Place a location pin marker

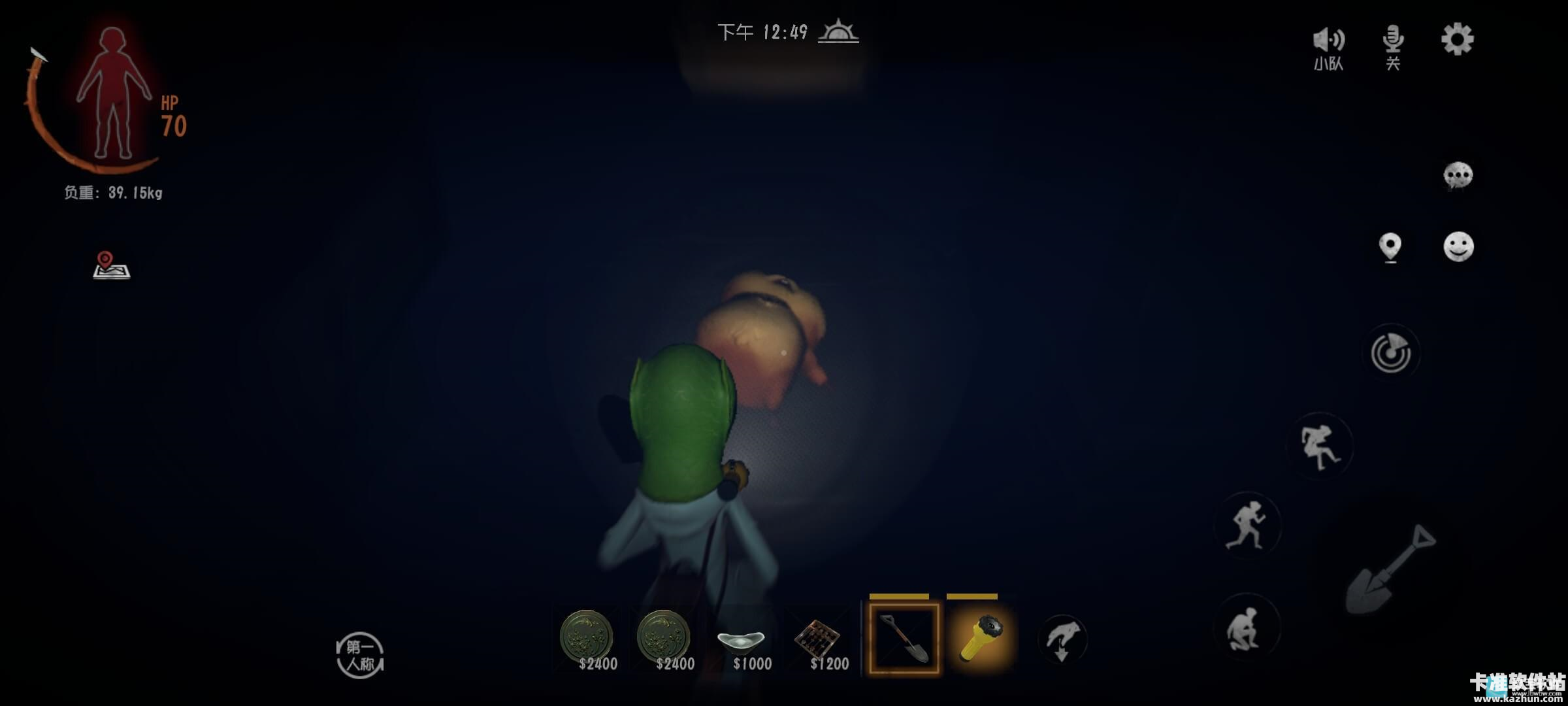coord(1390,248)
